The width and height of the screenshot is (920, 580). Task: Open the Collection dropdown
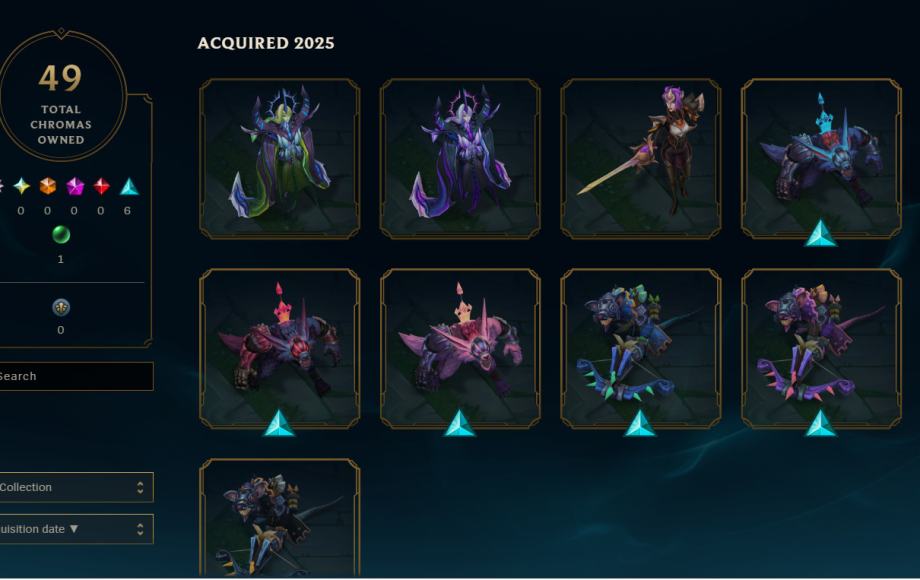pos(75,487)
